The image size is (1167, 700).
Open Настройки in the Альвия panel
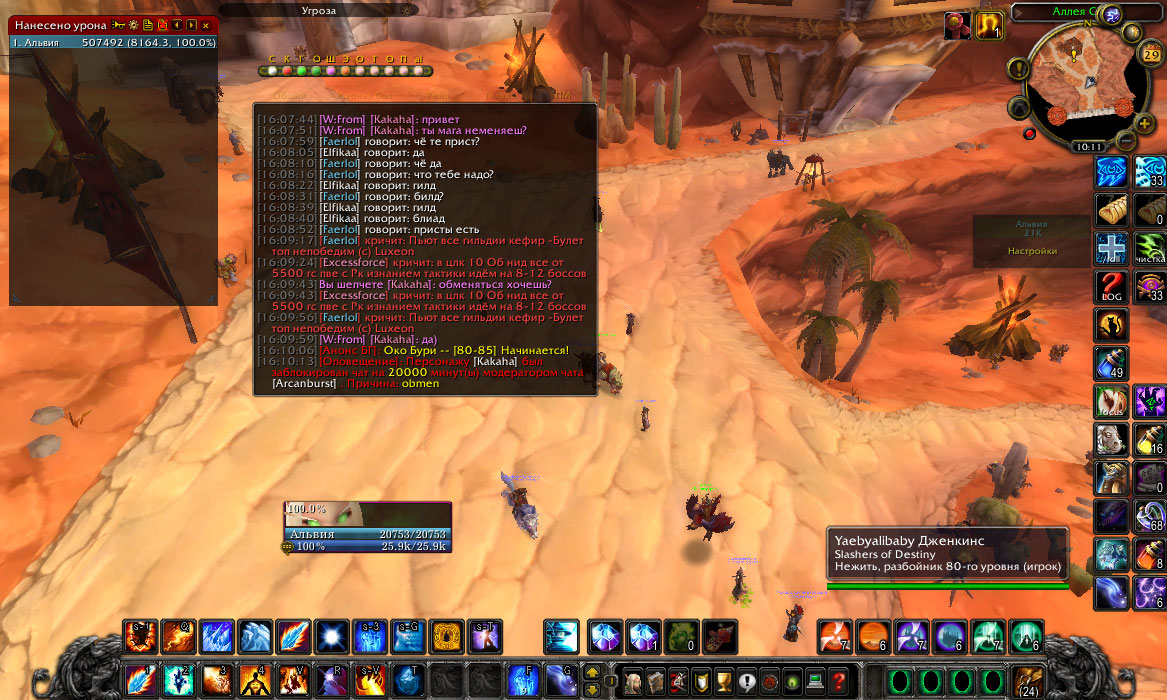(x=1032, y=251)
